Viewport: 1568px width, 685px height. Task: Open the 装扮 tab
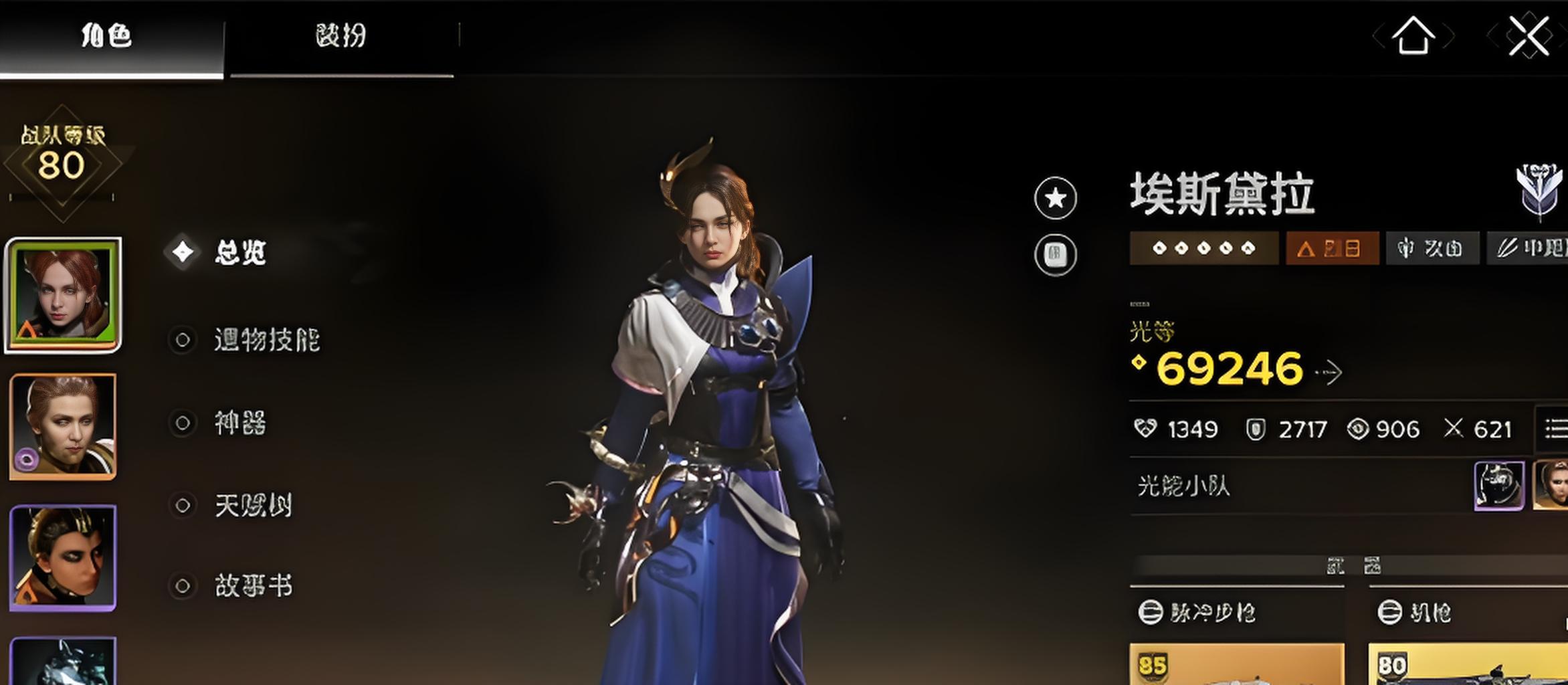(x=340, y=36)
